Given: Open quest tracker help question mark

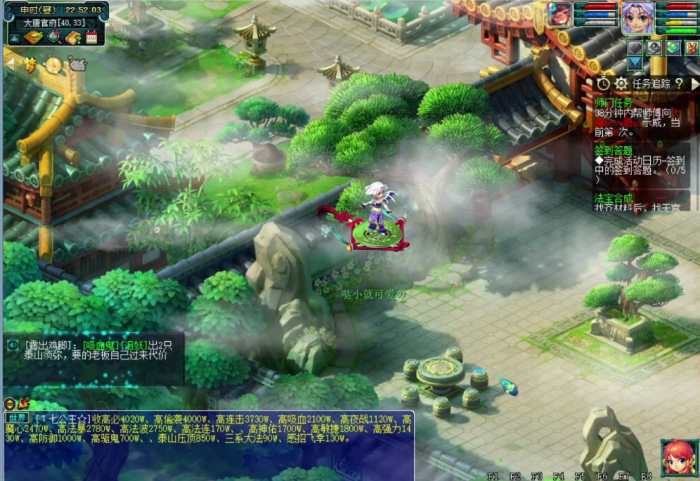Looking at the screenshot, I should (x=679, y=84).
